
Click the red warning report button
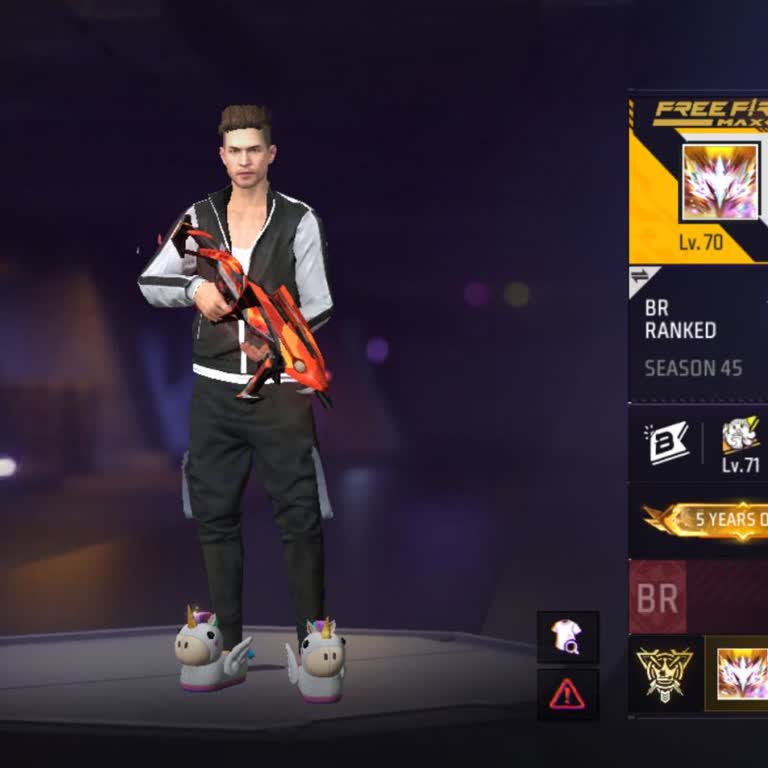click(x=567, y=693)
